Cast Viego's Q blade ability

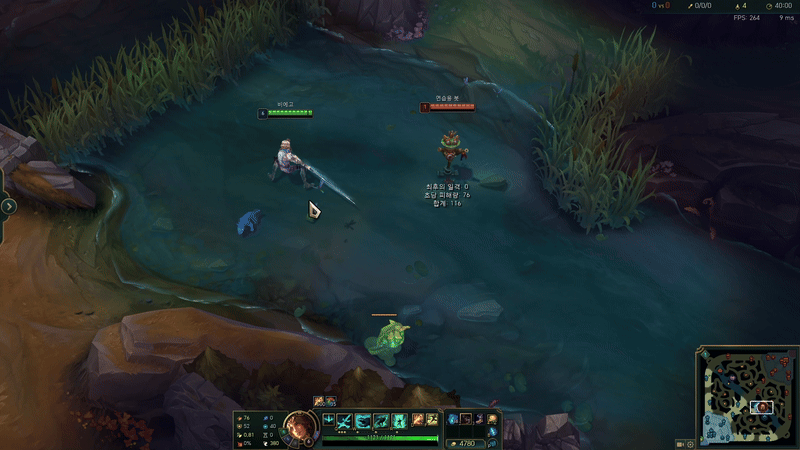[x=345, y=421]
